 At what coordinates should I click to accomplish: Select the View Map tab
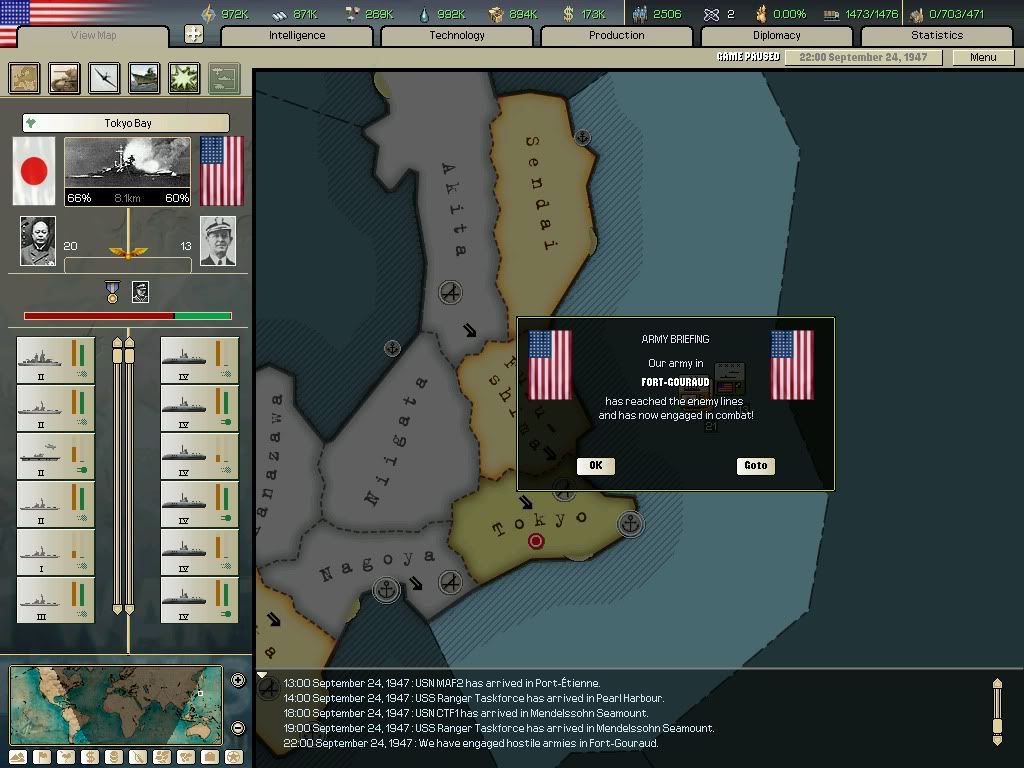[94, 36]
